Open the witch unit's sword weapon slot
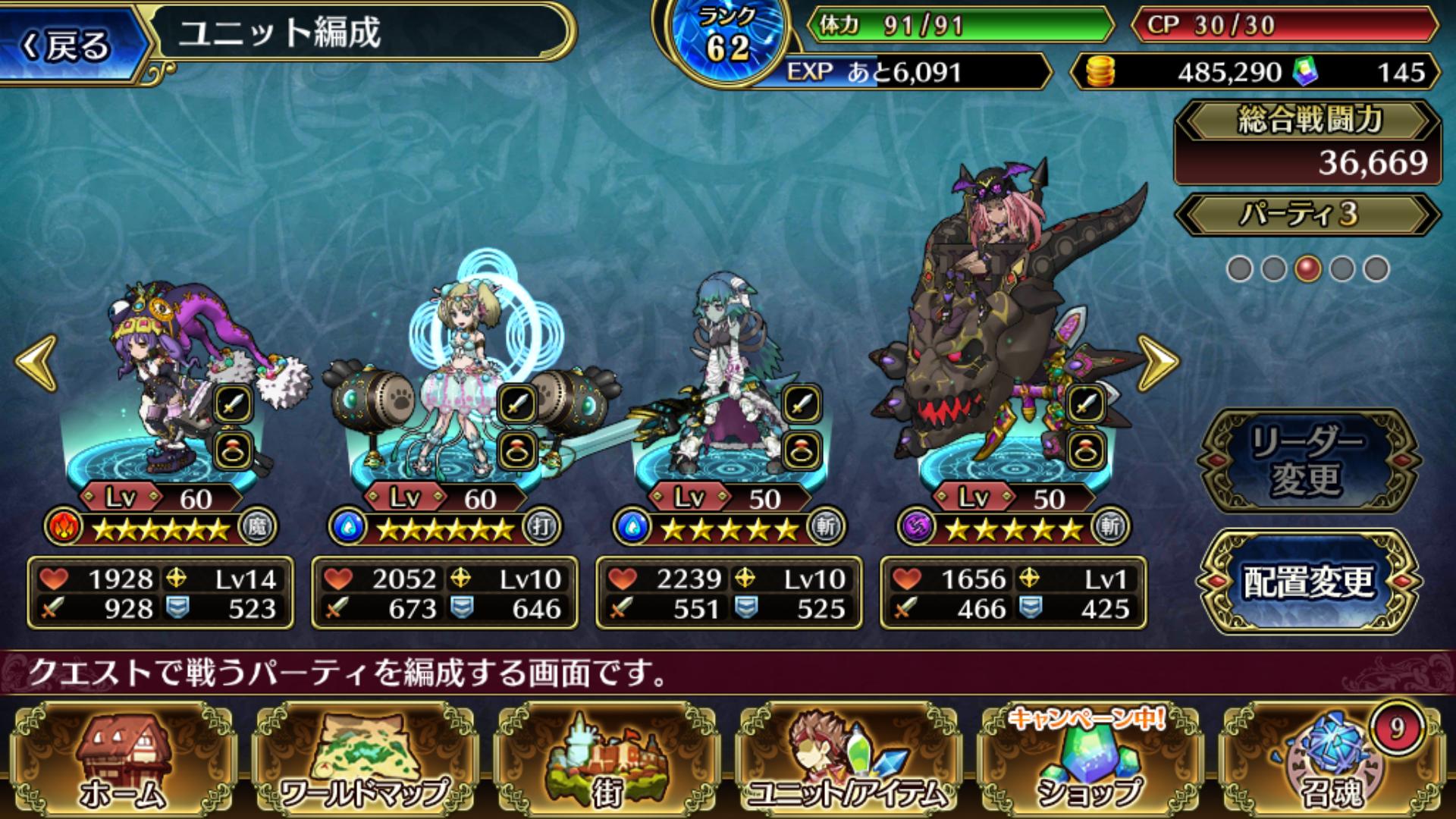 (233, 403)
